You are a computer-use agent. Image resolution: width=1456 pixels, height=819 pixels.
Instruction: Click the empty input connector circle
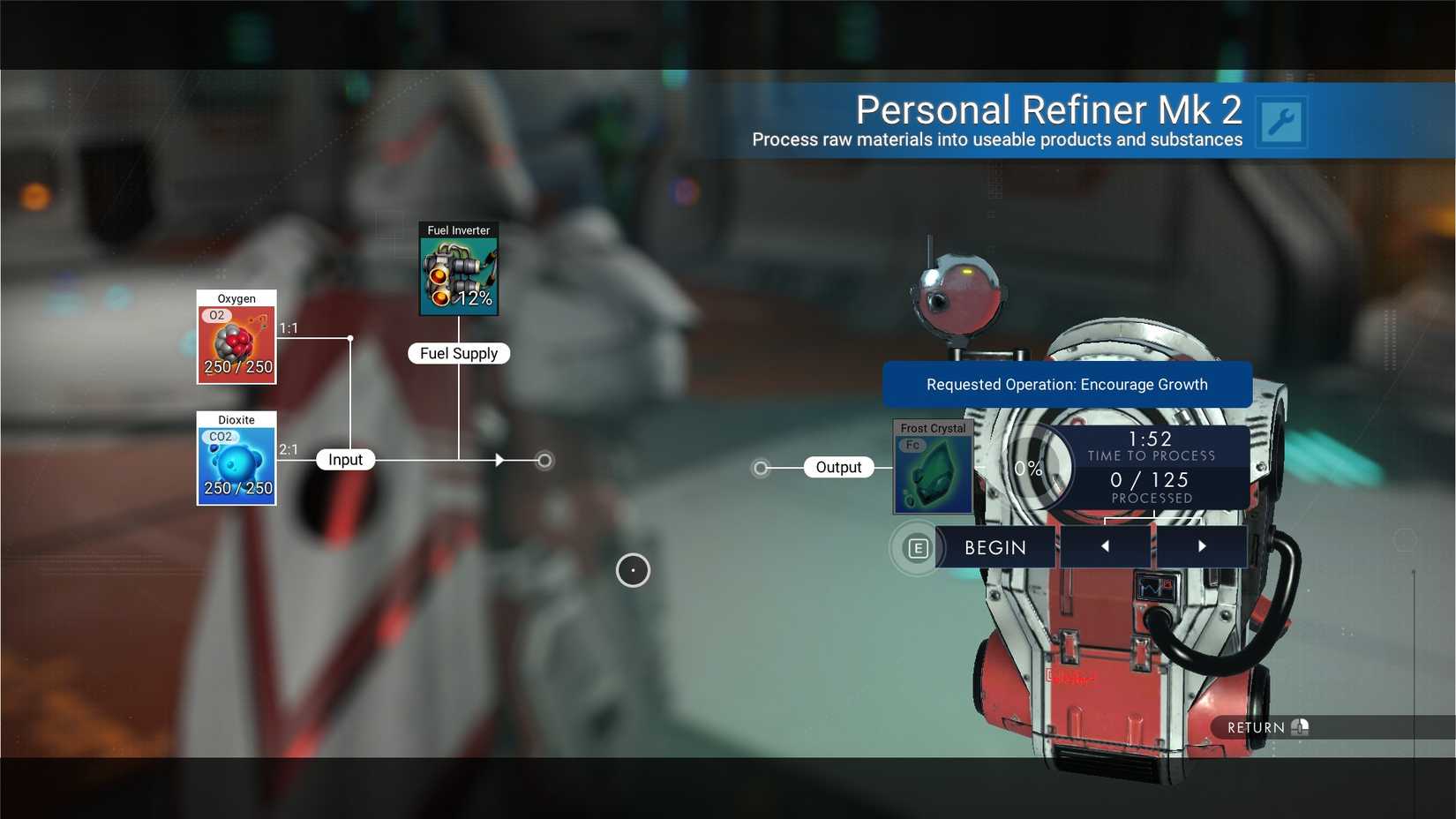click(544, 460)
